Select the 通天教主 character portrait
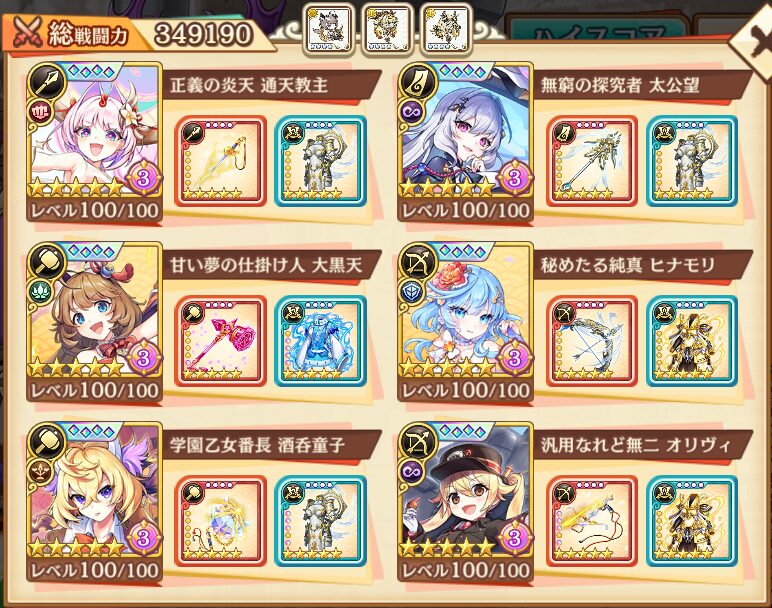This screenshot has width=772, height=608. click(x=93, y=135)
